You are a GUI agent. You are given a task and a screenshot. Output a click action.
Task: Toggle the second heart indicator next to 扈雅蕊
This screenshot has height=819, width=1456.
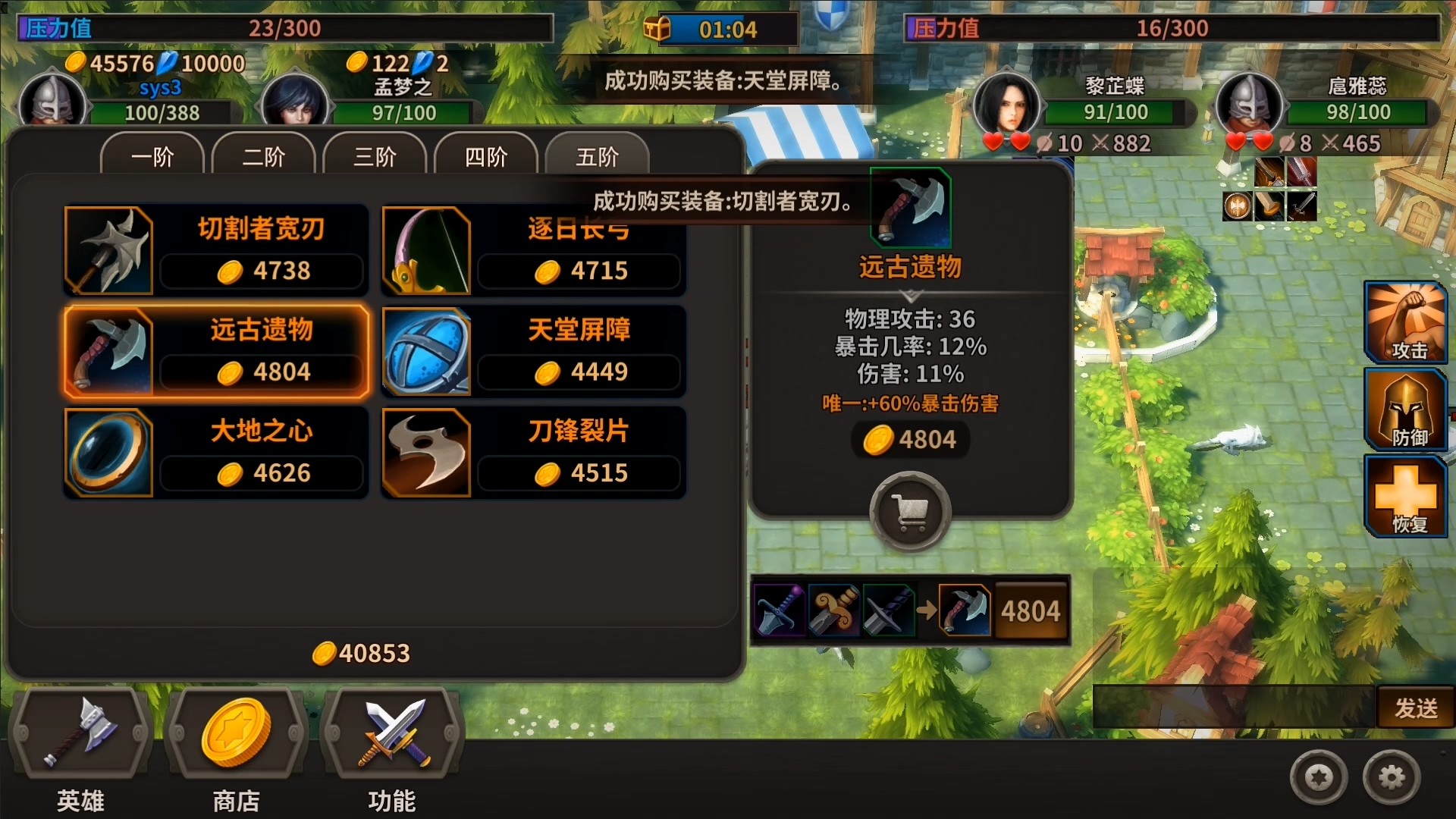(1261, 141)
